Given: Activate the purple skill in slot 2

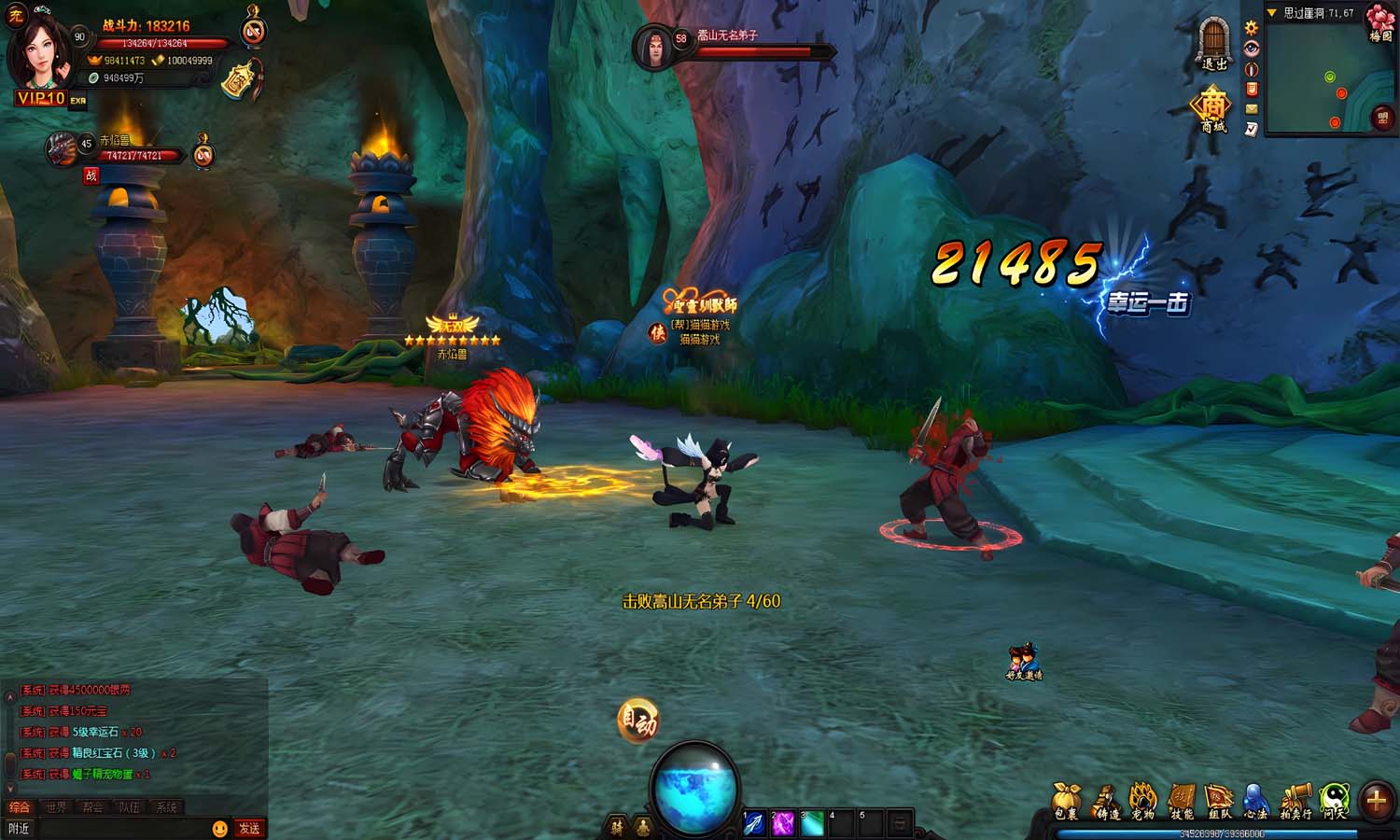Looking at the screenshot, I should coord(782,823).
